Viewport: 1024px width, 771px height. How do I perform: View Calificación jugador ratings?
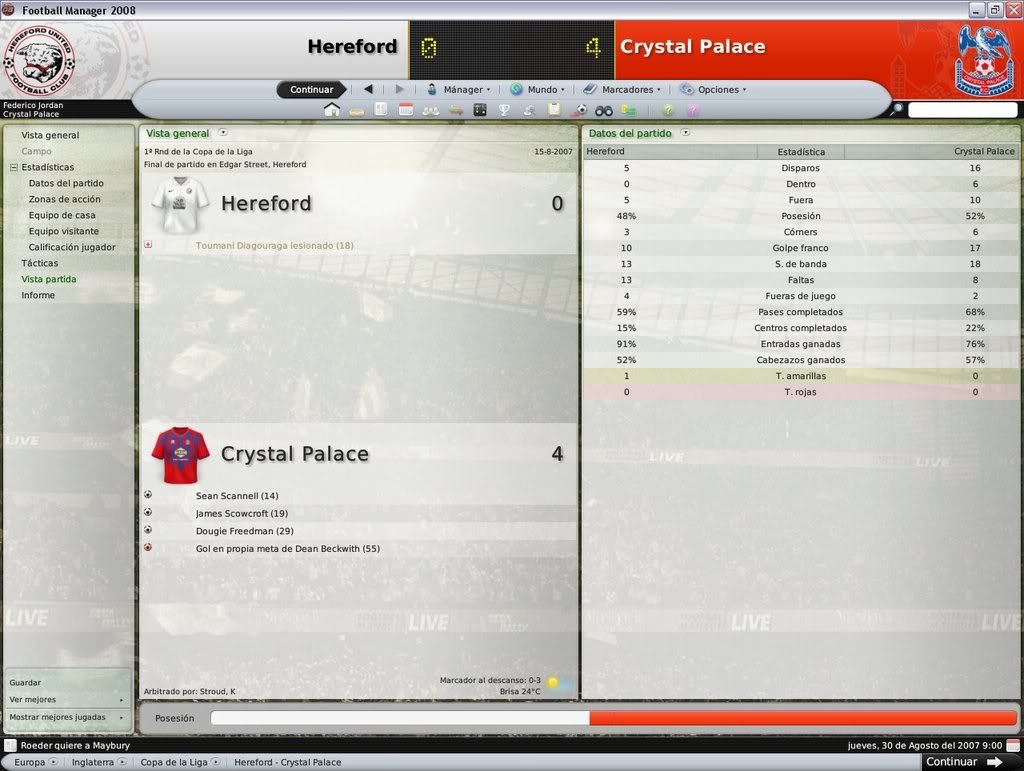(72, 247)
